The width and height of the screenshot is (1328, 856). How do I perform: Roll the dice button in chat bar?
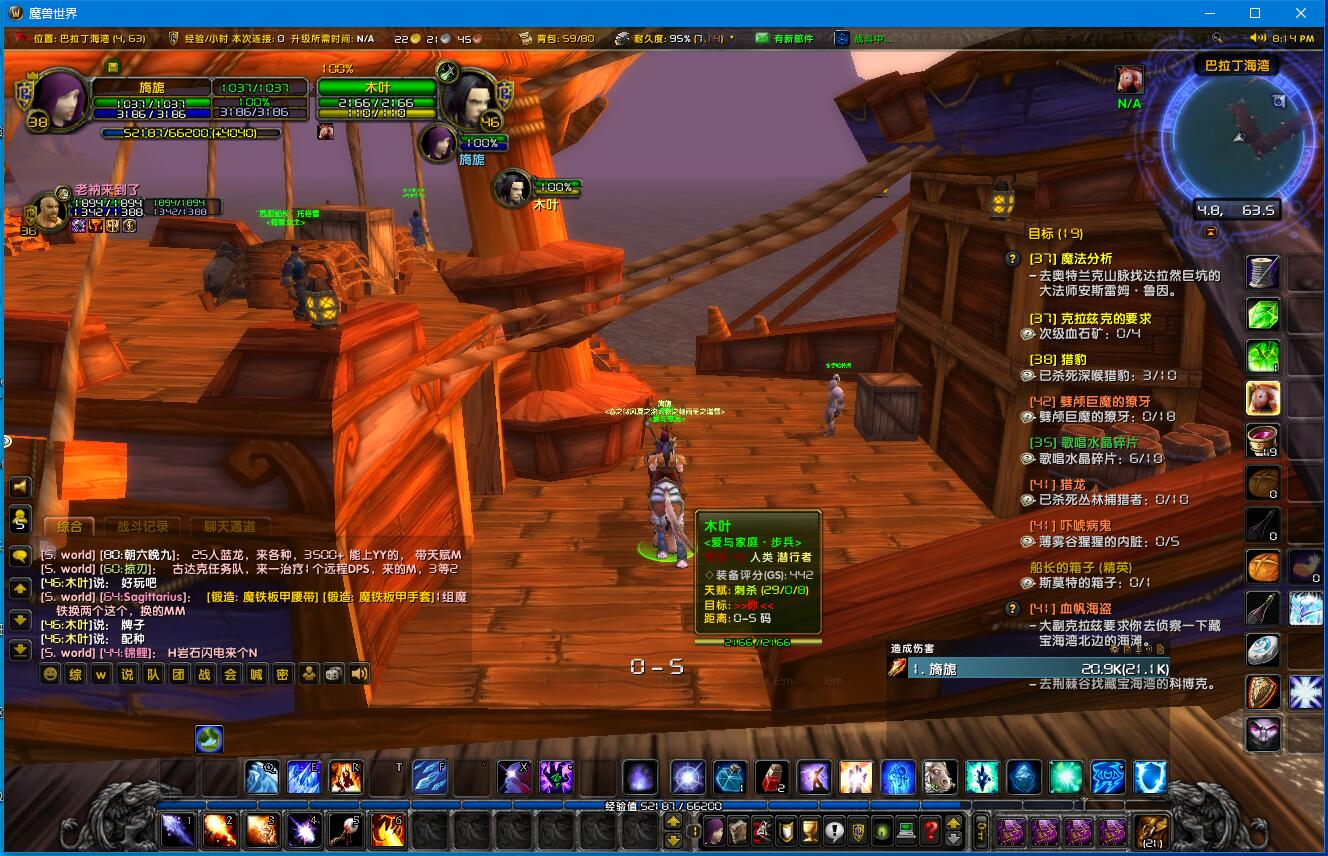(x=334, y=674)
